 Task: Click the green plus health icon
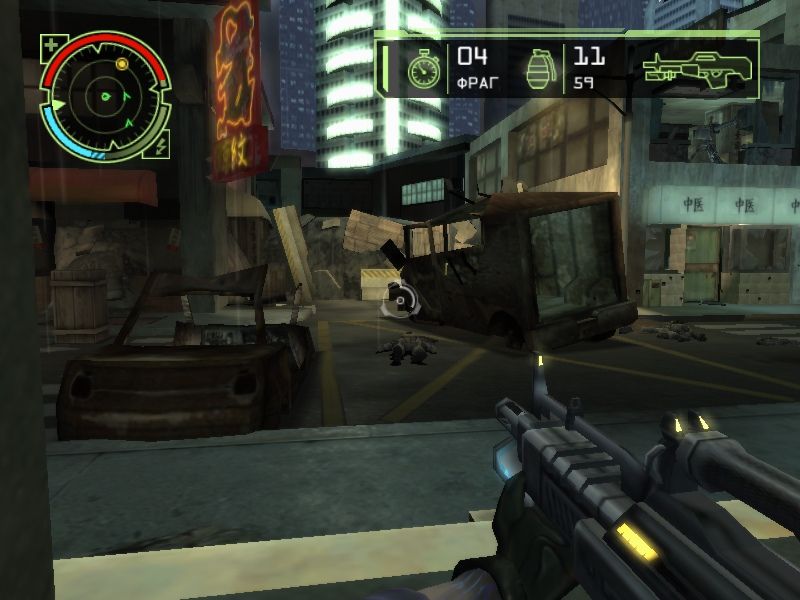tap(50, 44)
